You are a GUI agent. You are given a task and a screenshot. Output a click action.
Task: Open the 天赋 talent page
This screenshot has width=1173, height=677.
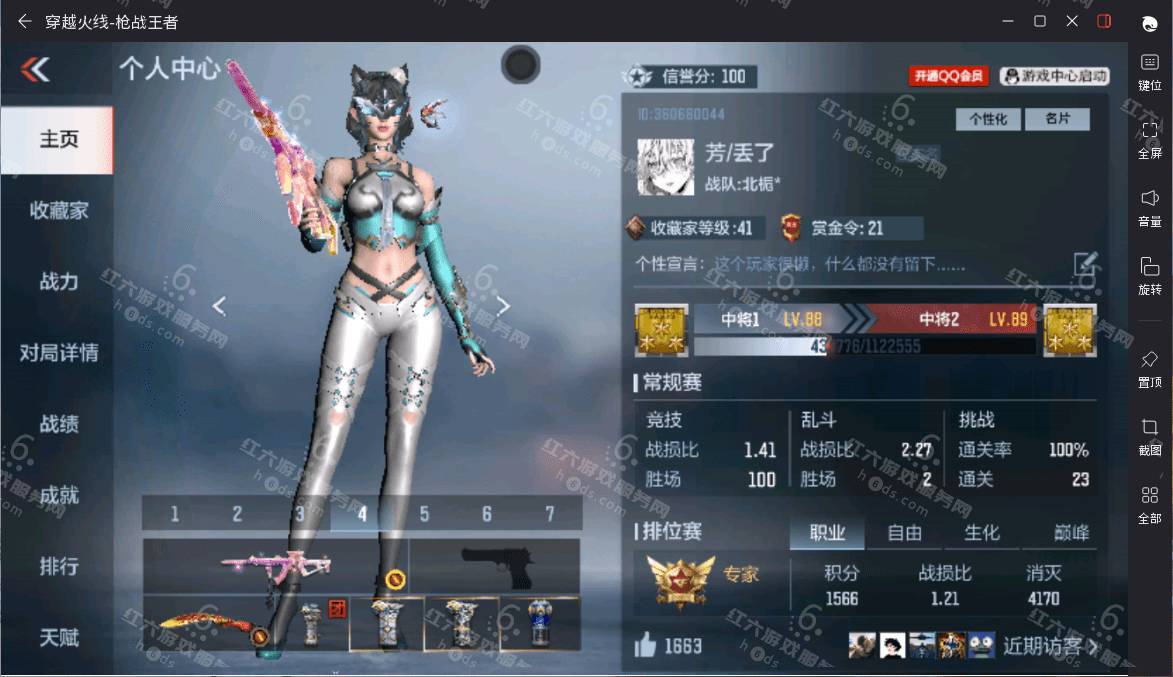click(x=58, y=637)
